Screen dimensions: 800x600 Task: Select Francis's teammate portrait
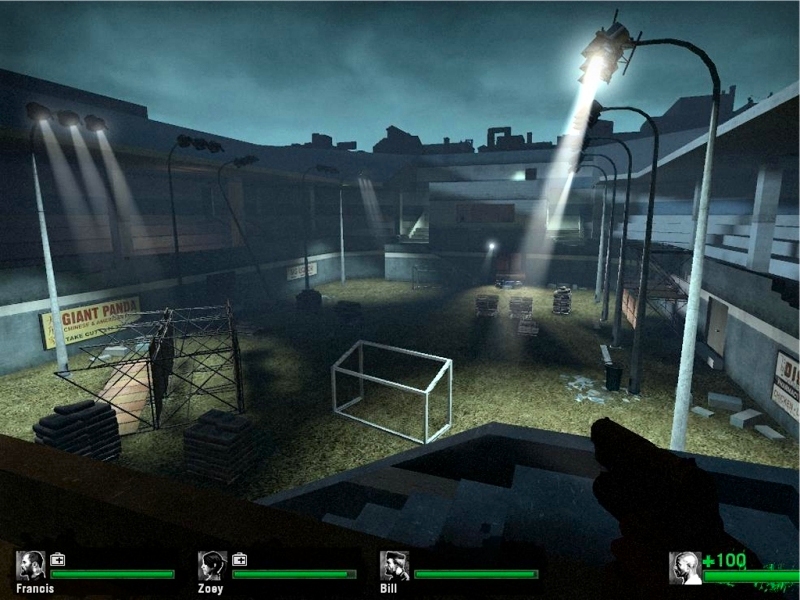[30, 566]
